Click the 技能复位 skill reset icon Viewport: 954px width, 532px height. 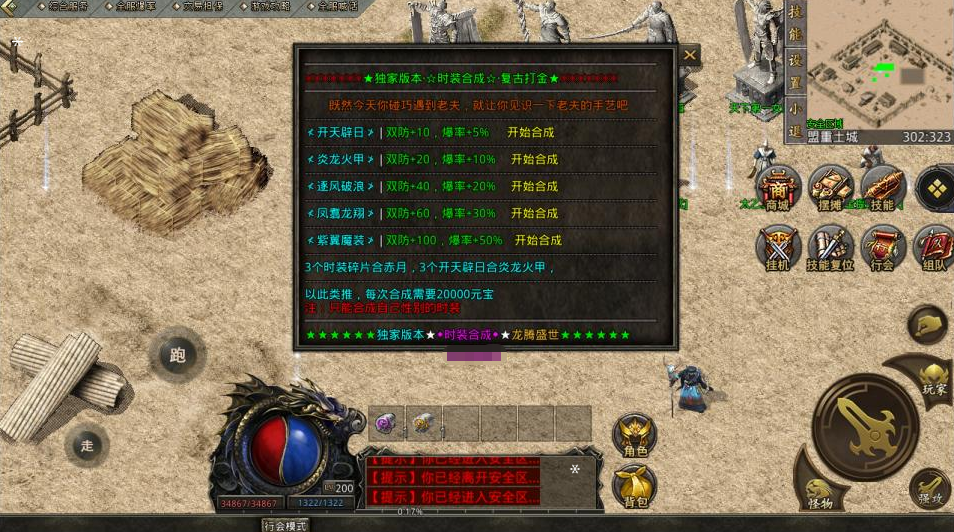[x=830, y=248]
